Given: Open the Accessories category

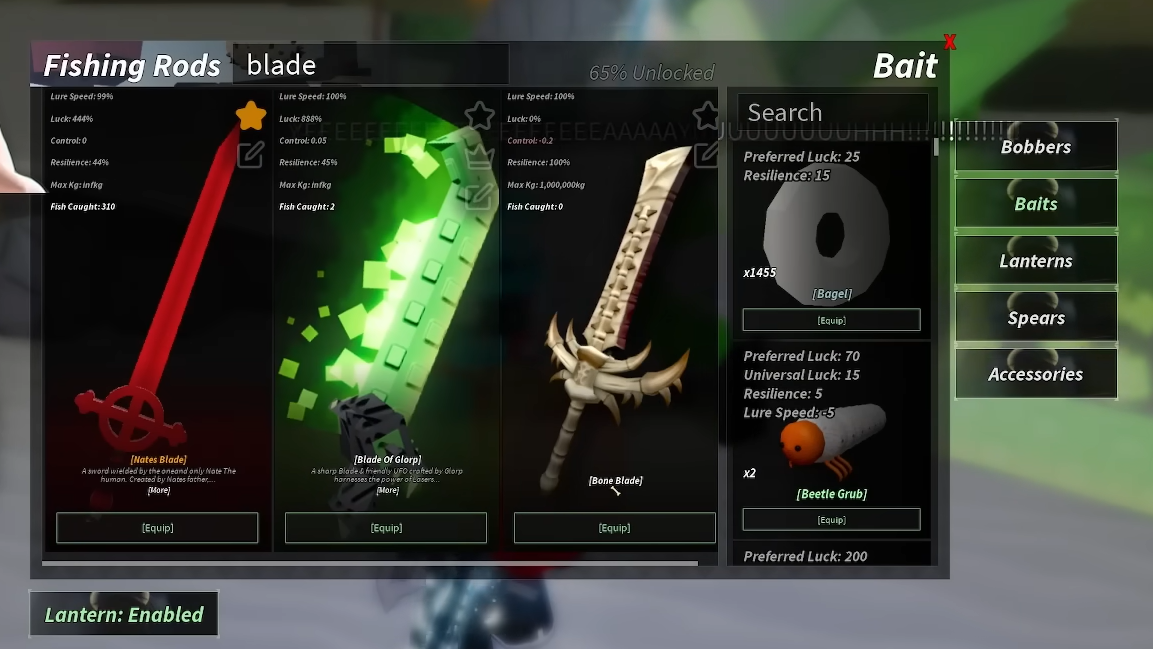Looking at the screenshot, I should [x=1036, y=374].
